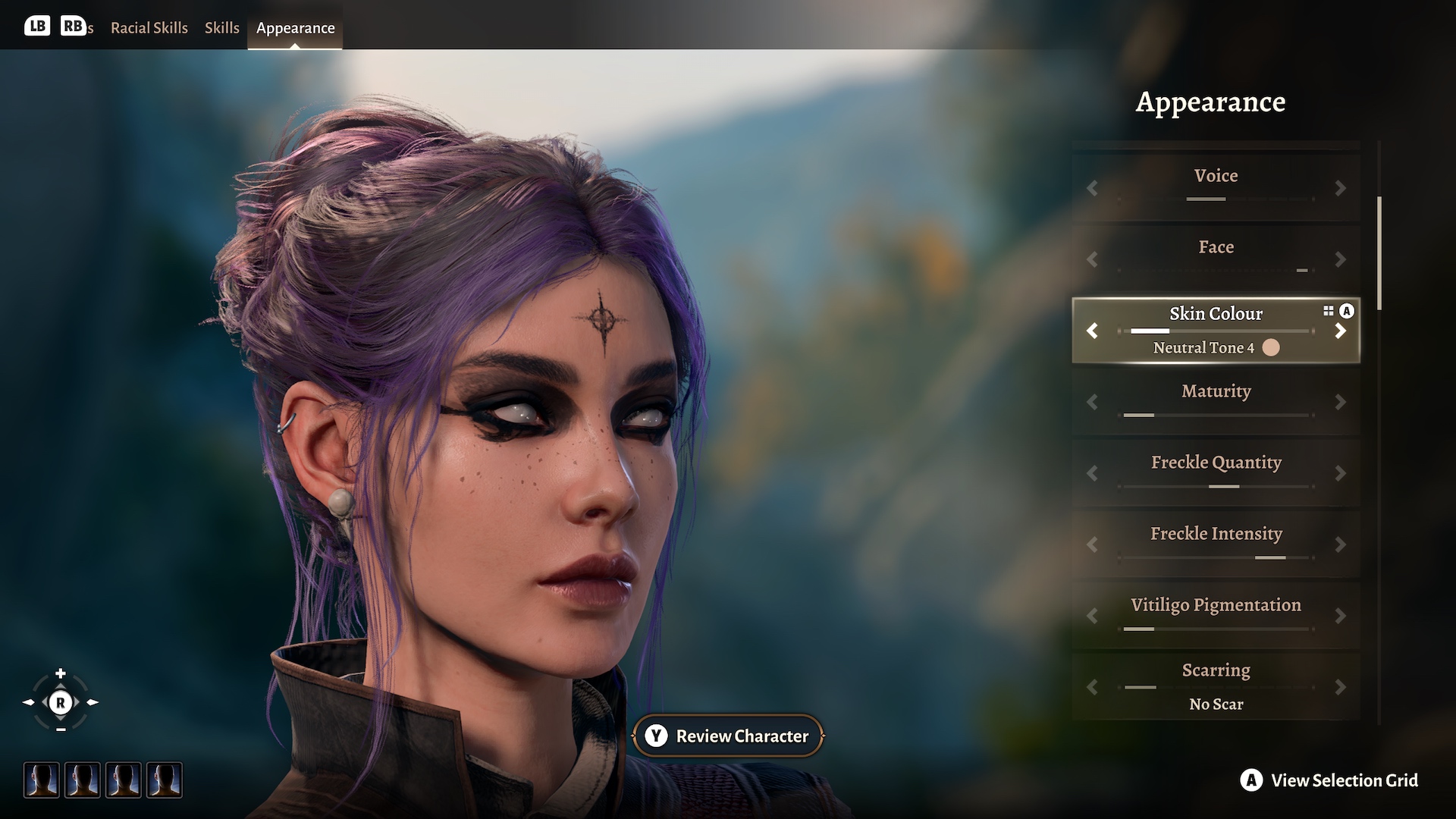Switch to the Racial Skills tab
Image resolution: width=1456 pixels, height=819 pixels.
[x=149, y=28]
